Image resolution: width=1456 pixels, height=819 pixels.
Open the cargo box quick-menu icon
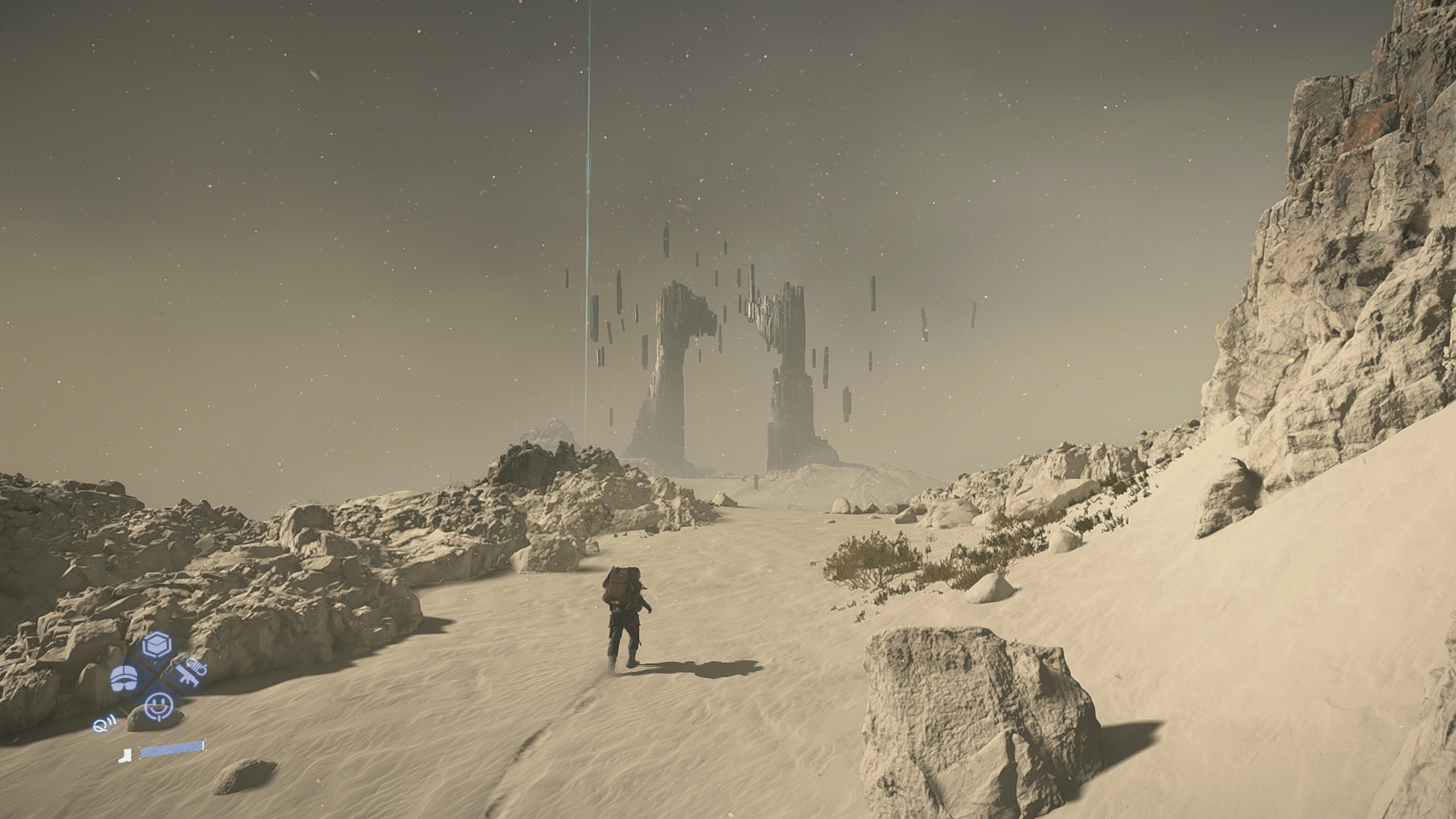157,645
